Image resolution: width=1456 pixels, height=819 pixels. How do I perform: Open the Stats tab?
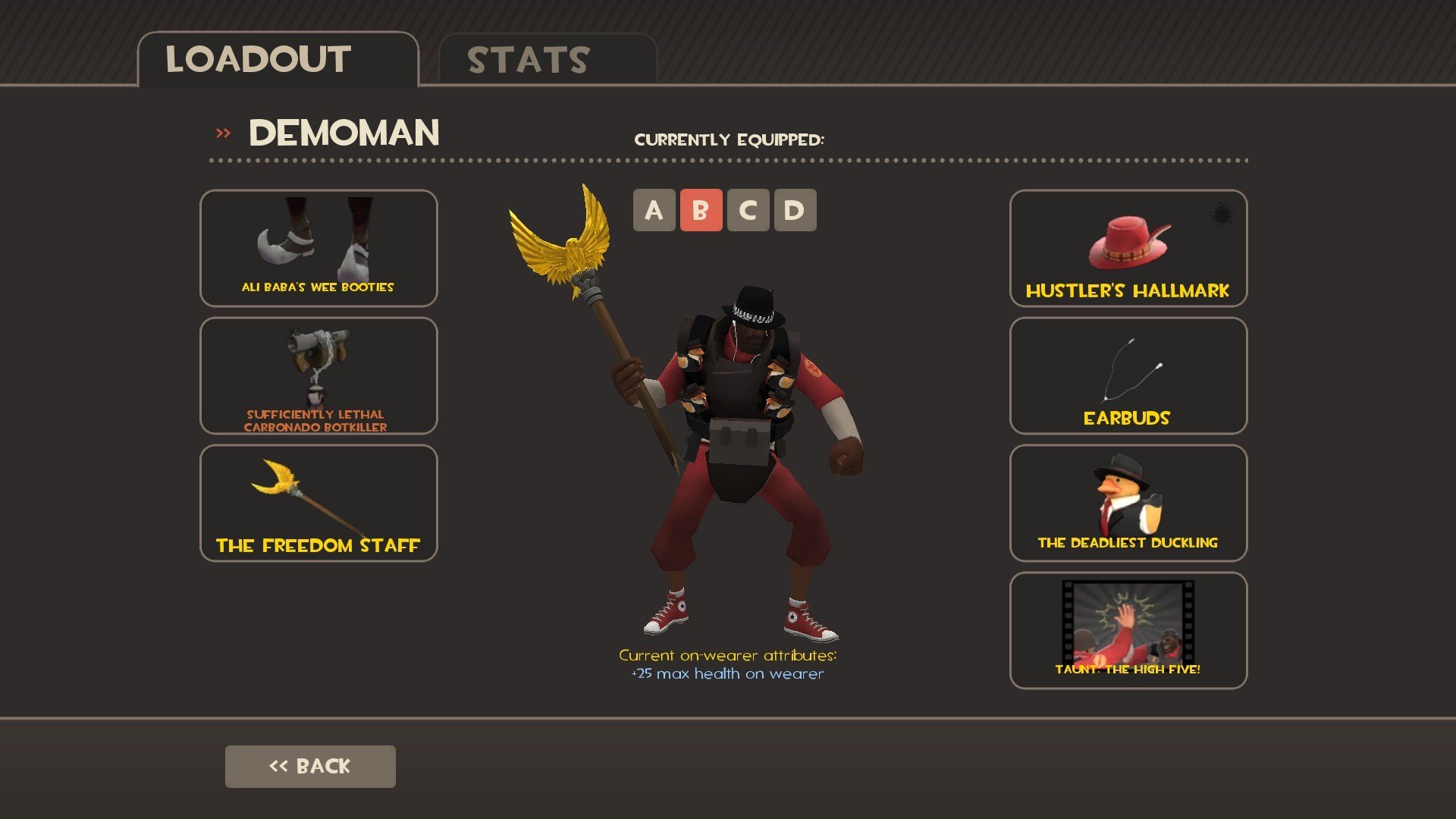point(547,60)
